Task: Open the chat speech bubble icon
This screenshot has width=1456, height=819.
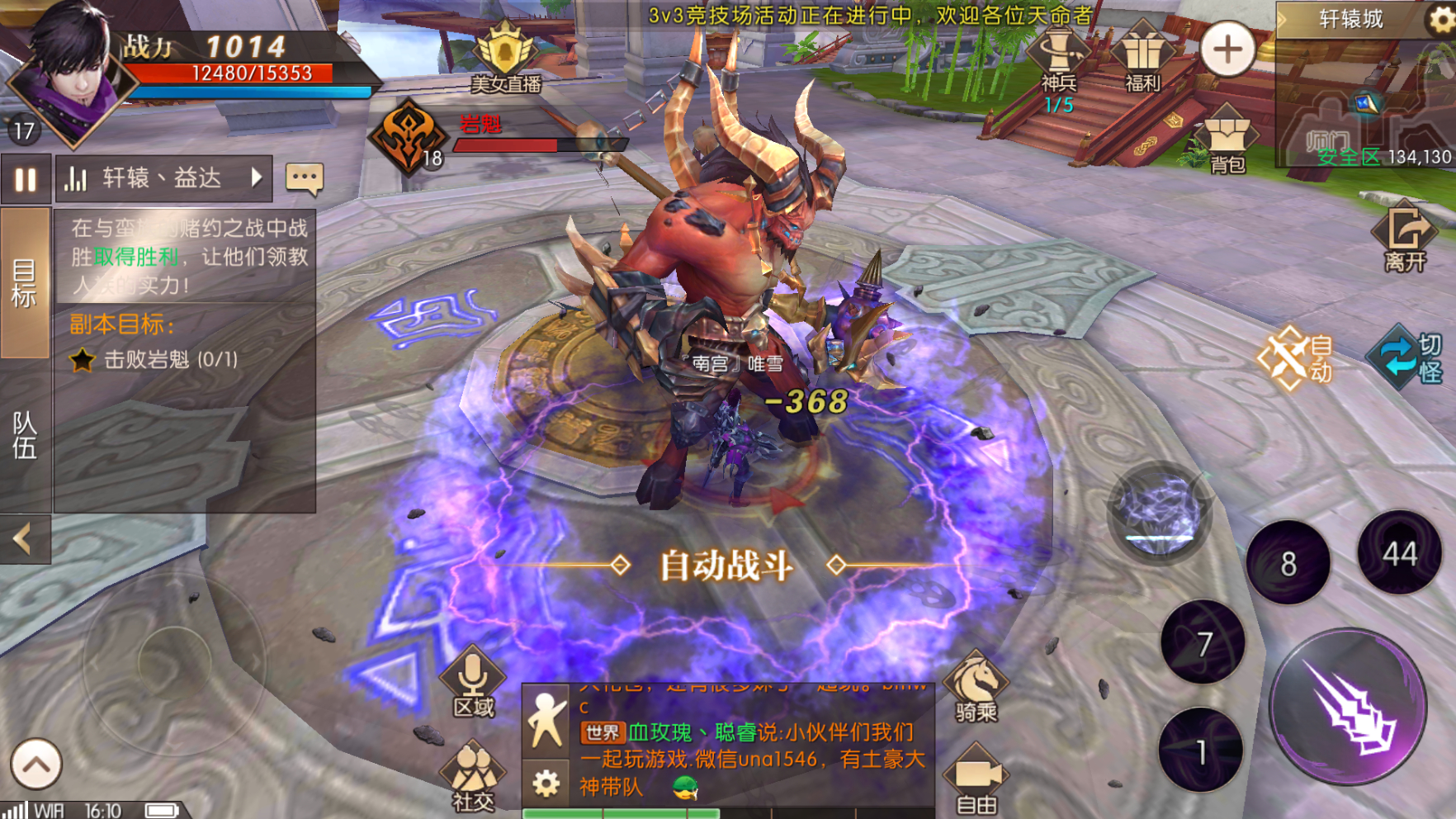Action: coord(304,178)
